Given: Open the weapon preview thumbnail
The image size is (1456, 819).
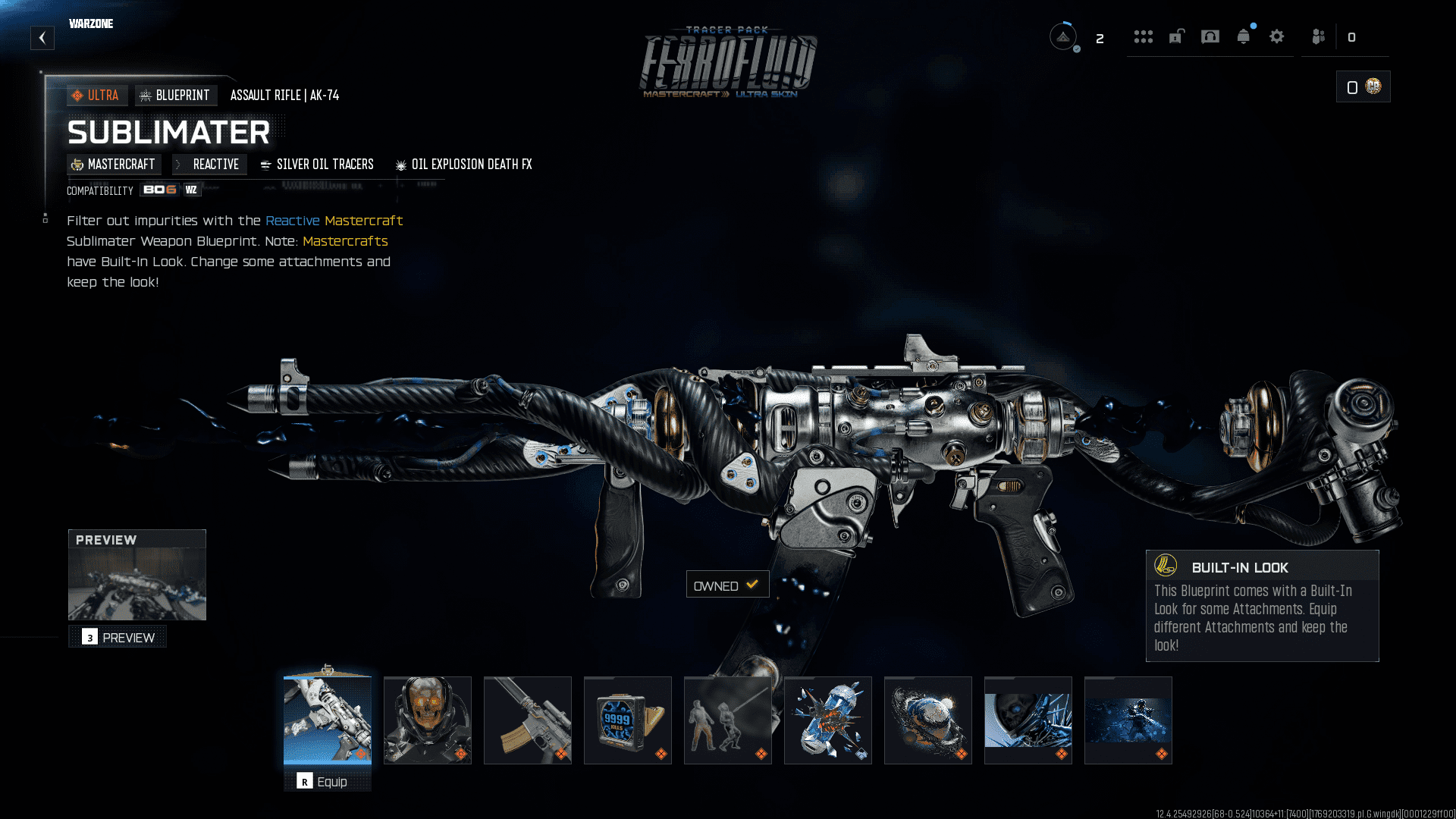Looking at the screenshot, I should click(x=137, y=582).
